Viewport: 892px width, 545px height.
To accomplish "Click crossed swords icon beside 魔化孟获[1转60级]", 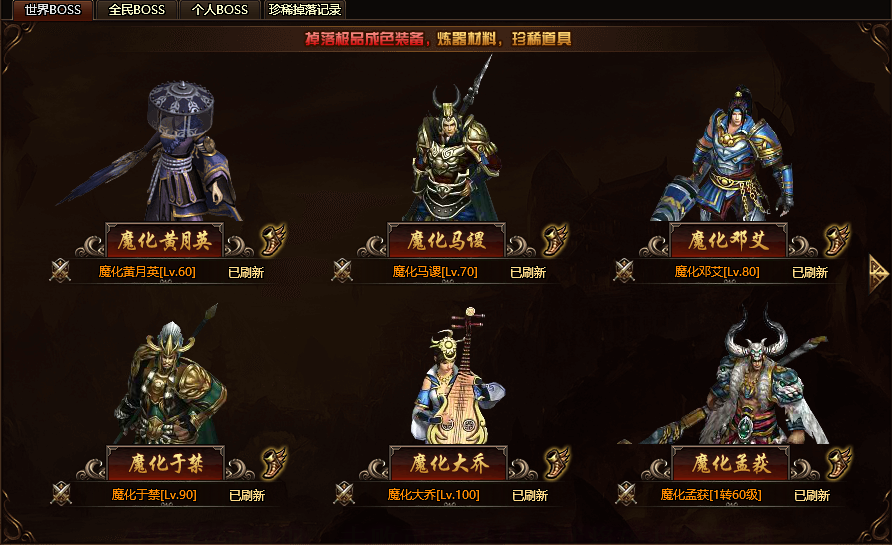I will point(626,493).
